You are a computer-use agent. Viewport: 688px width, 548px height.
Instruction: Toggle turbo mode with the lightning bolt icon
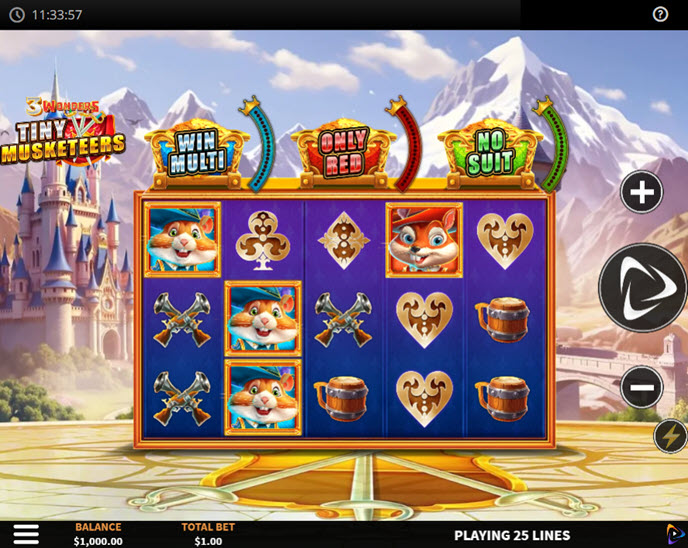tap(670, 436)
